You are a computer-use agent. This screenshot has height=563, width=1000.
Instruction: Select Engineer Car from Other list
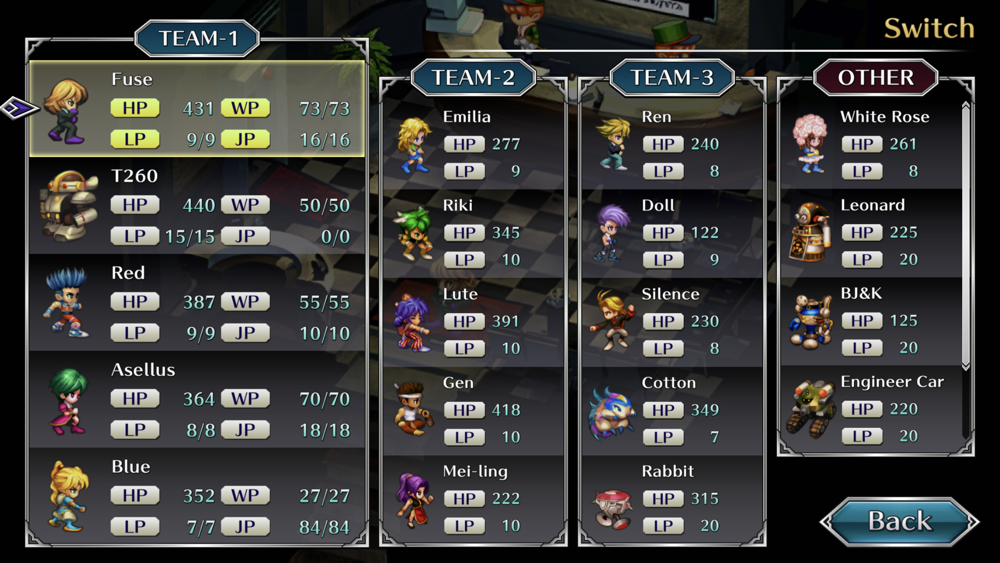(870, 409)
